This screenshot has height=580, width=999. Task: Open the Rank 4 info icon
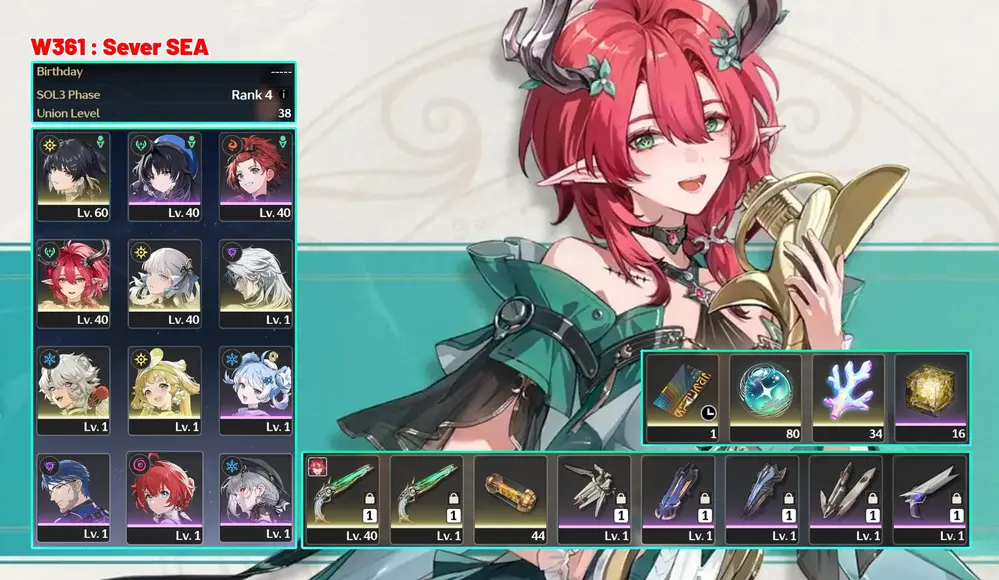(x=283, y=95)
